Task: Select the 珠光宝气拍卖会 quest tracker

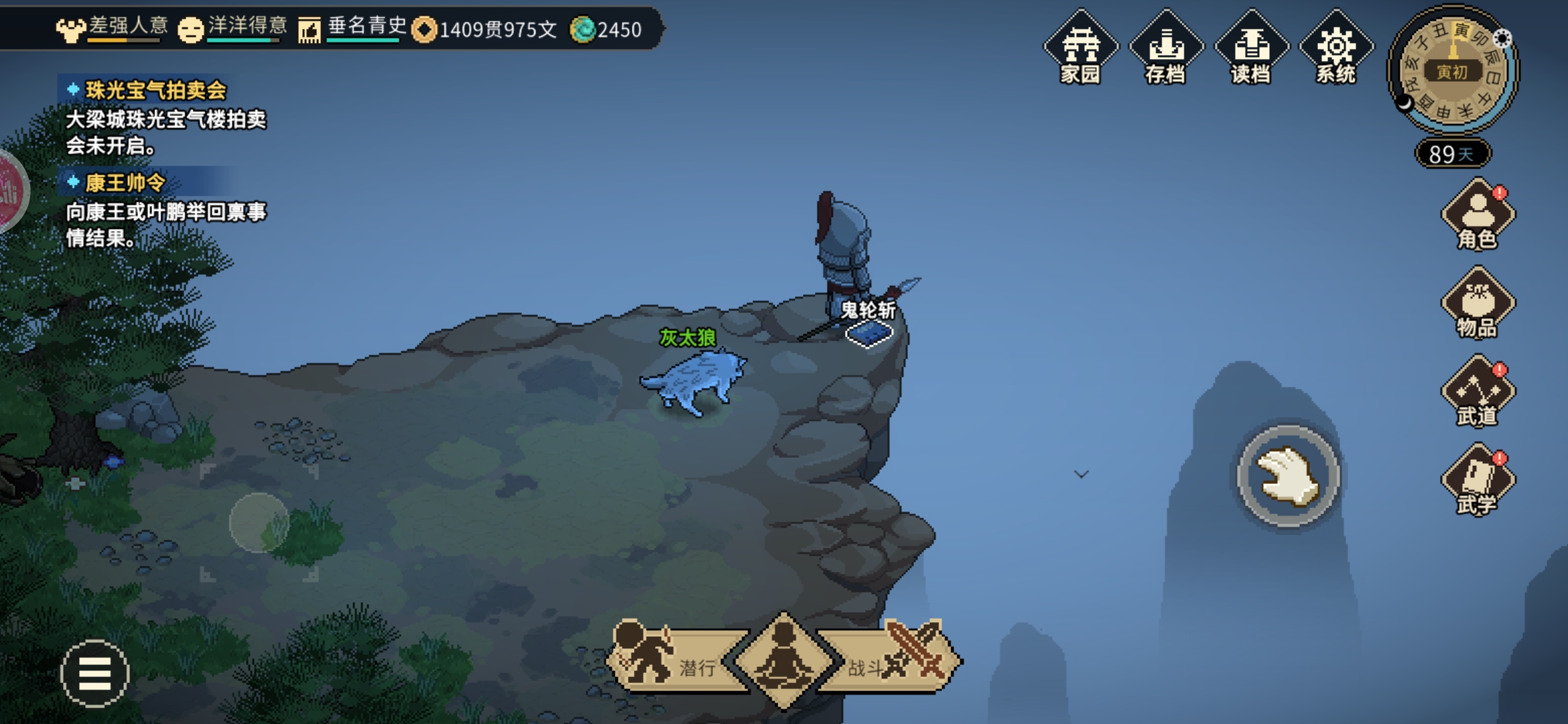Action: click(155, 90)
